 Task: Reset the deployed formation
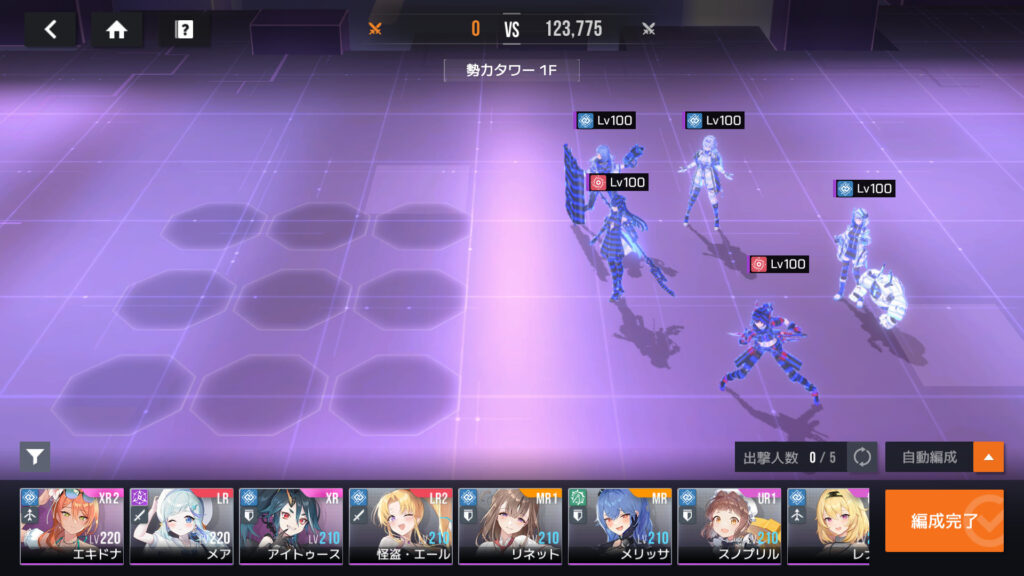[862, 457]
